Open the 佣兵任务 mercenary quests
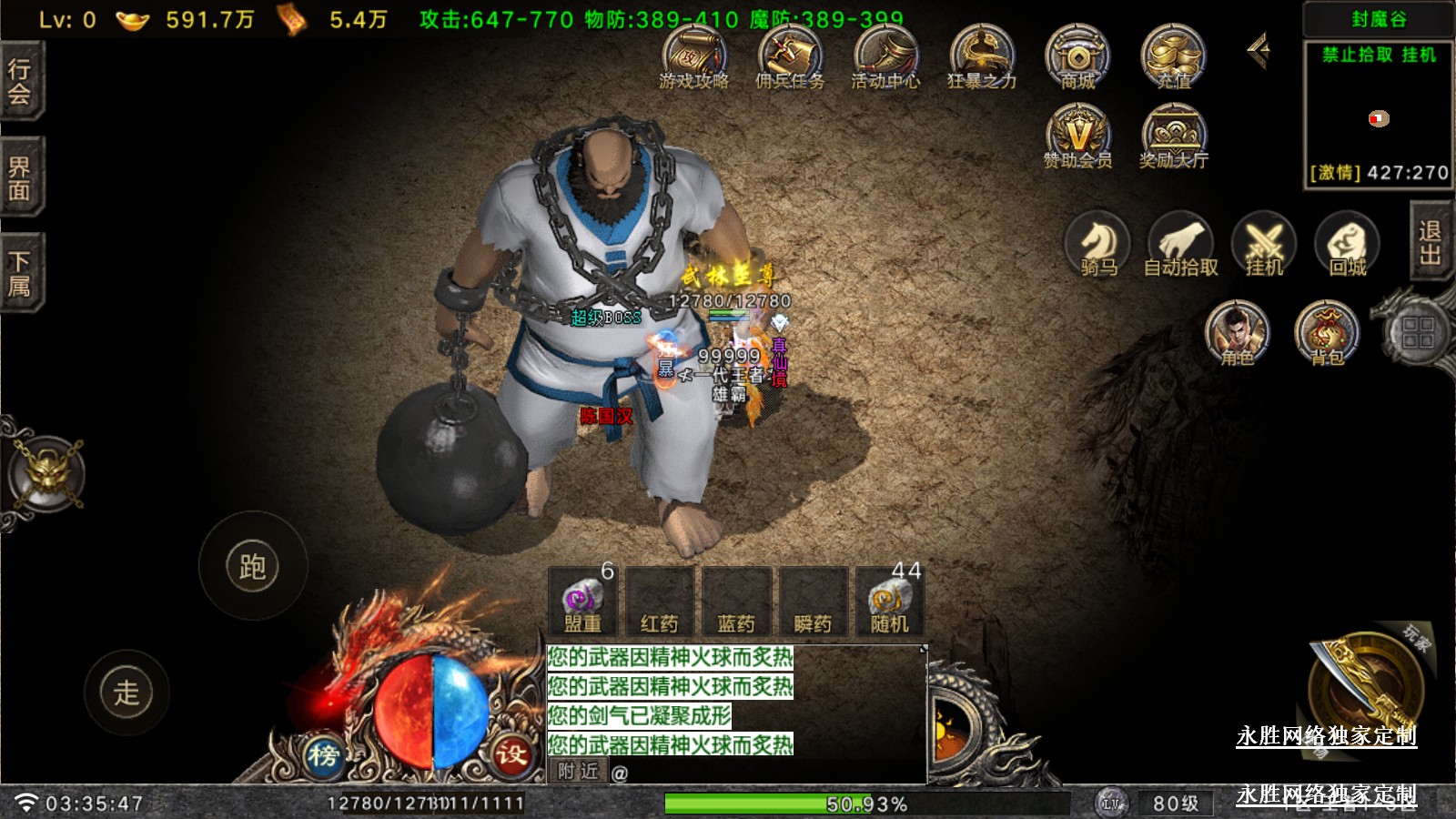This screenshot has height=819, width=1456. (x=789, y=56)
